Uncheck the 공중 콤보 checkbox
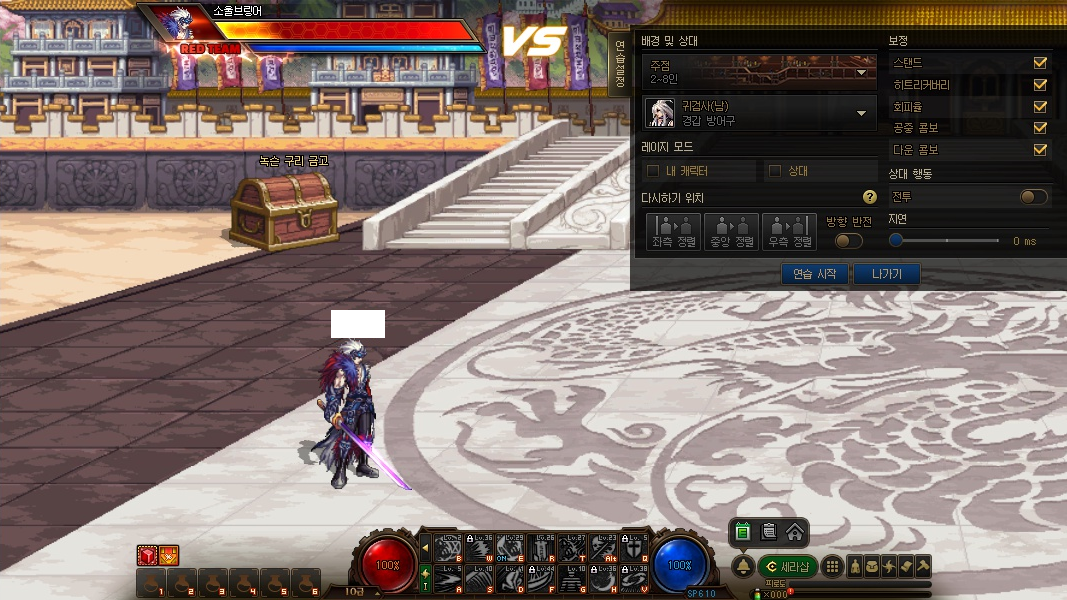The image size is (1067, 600). (1040, 128)
